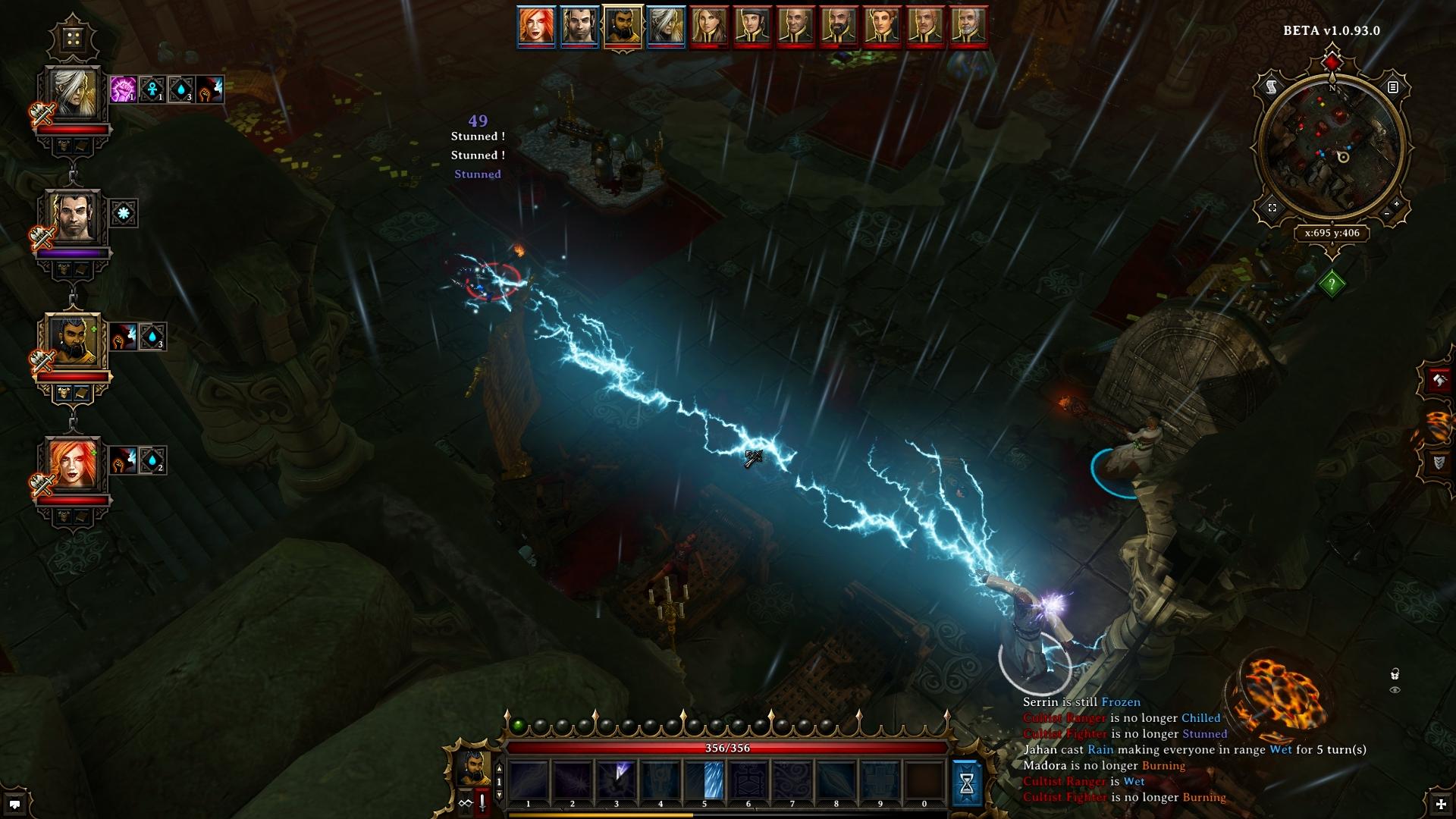Viewport: 1456px width, 819px height.
Task: Click the red hammer icon on right edge
Action: (1439, 380)
